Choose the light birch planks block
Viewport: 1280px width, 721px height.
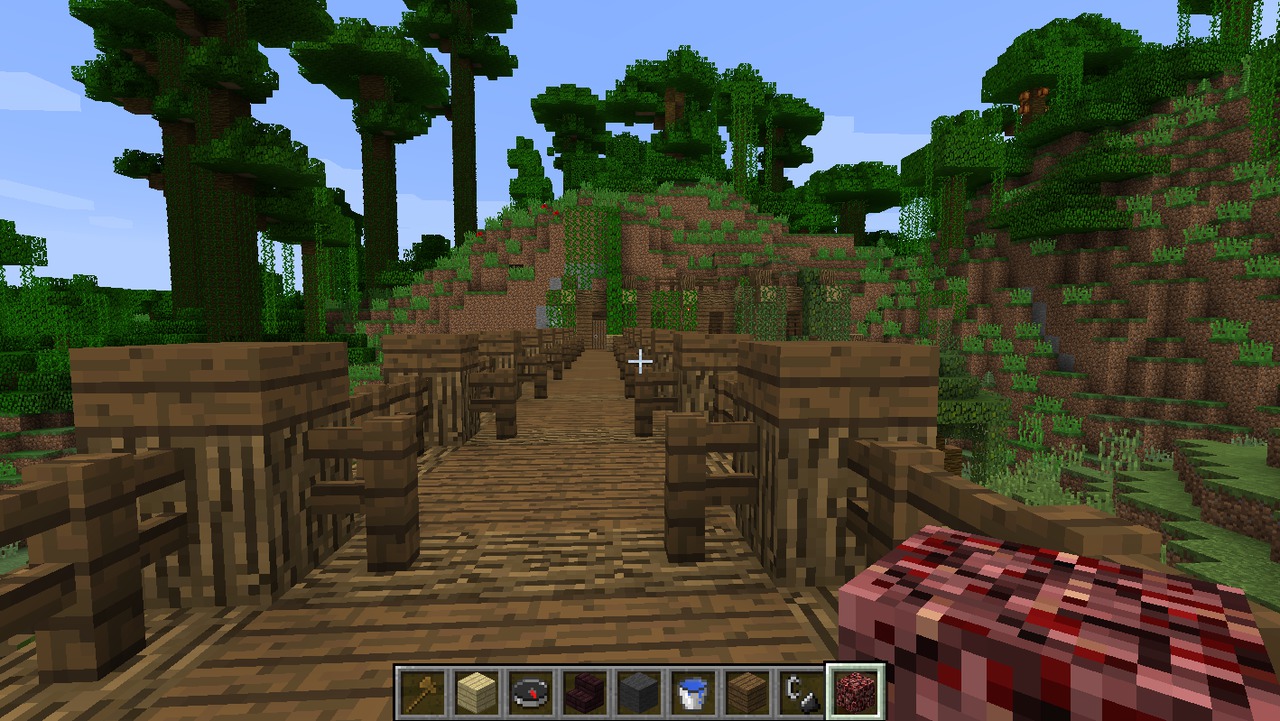click(477, 692)
